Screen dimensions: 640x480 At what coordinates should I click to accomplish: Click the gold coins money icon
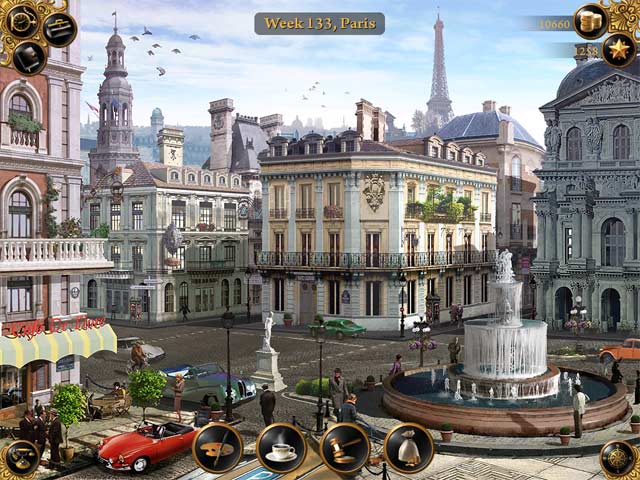click(x=591, y=21)
